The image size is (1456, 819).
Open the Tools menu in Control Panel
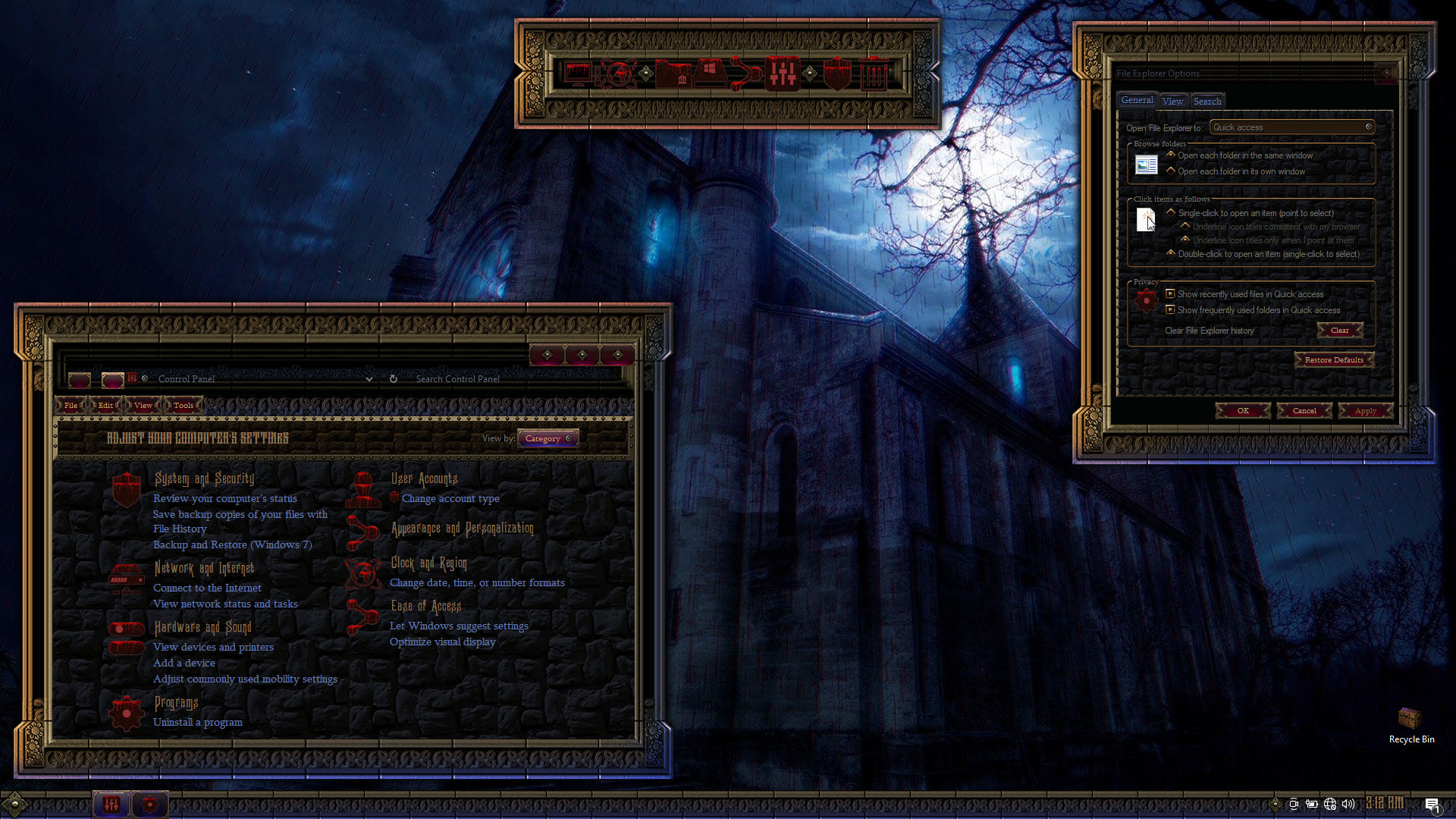pos(183,406)
